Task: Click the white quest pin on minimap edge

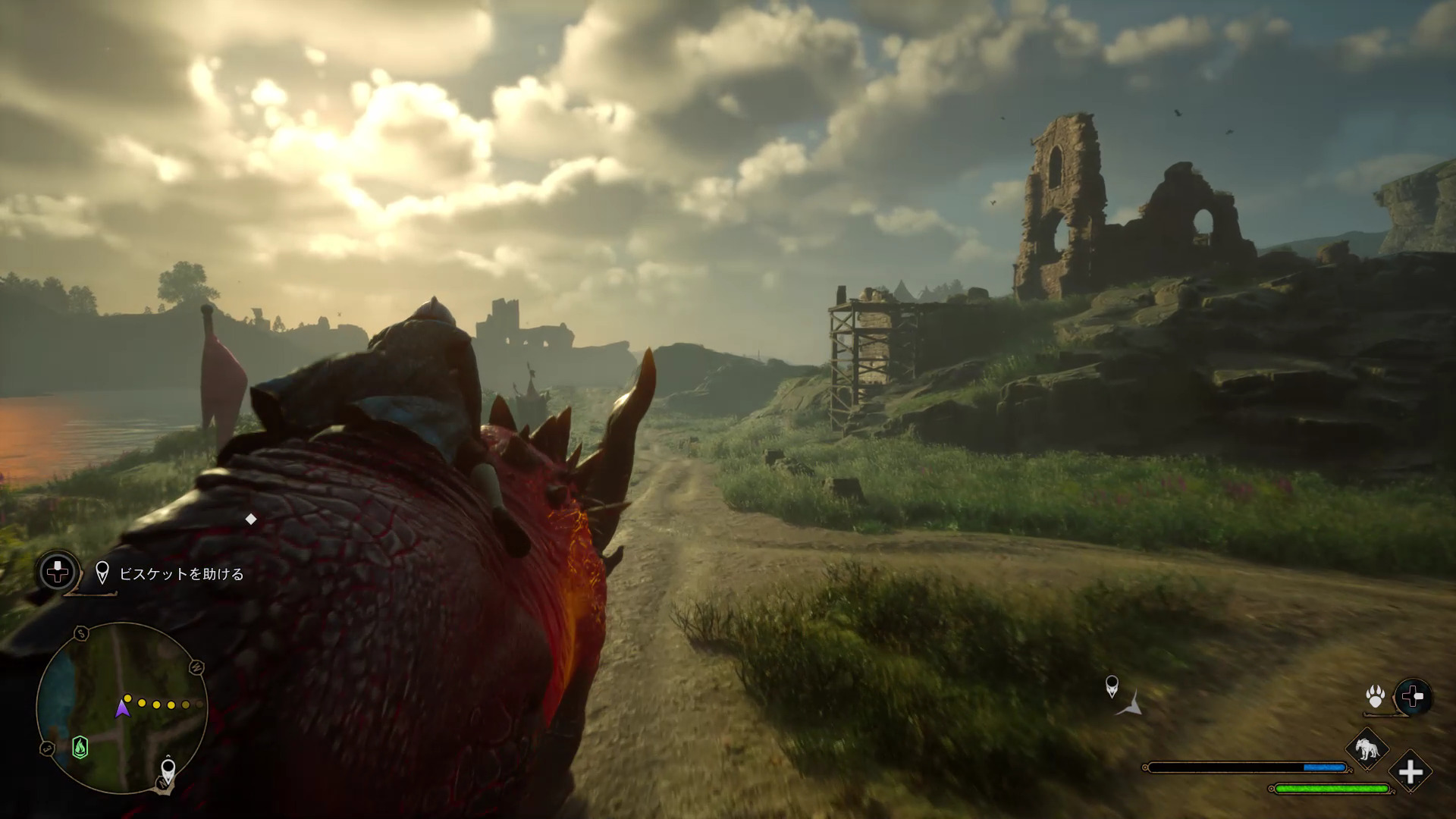Action: (168, 772)
